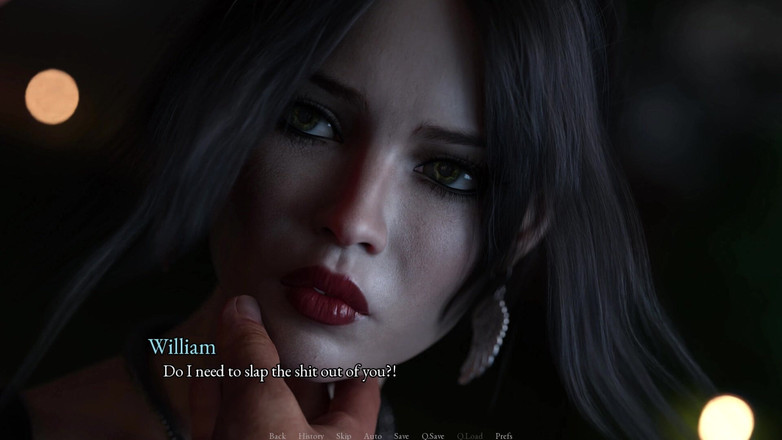The width and height of the screenshot is (782, 440).
Task: Toggle Auto-advance mode
Action: pos(372,436)
